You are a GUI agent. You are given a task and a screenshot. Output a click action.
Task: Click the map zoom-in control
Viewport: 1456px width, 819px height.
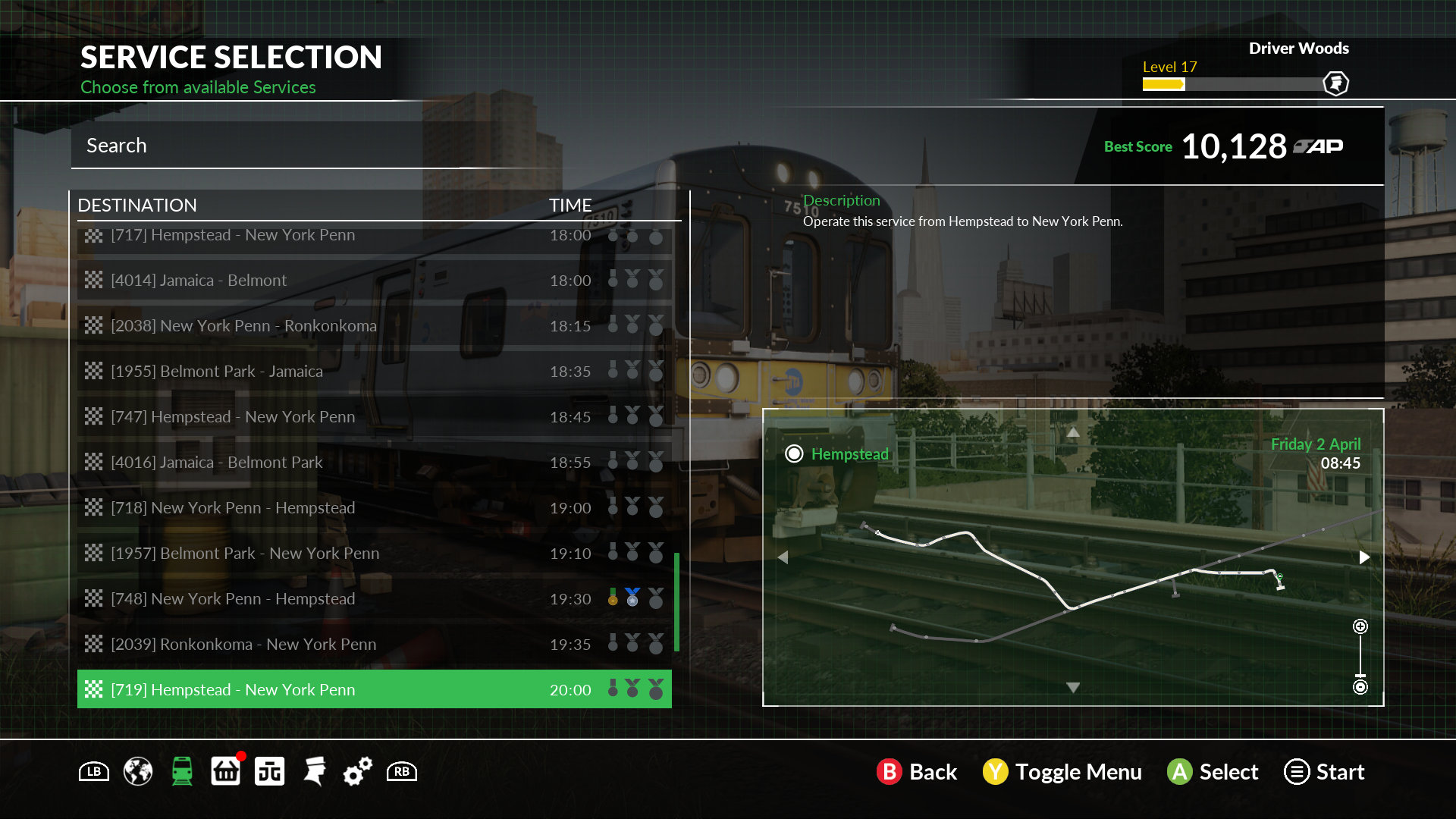click(1360, 626)
